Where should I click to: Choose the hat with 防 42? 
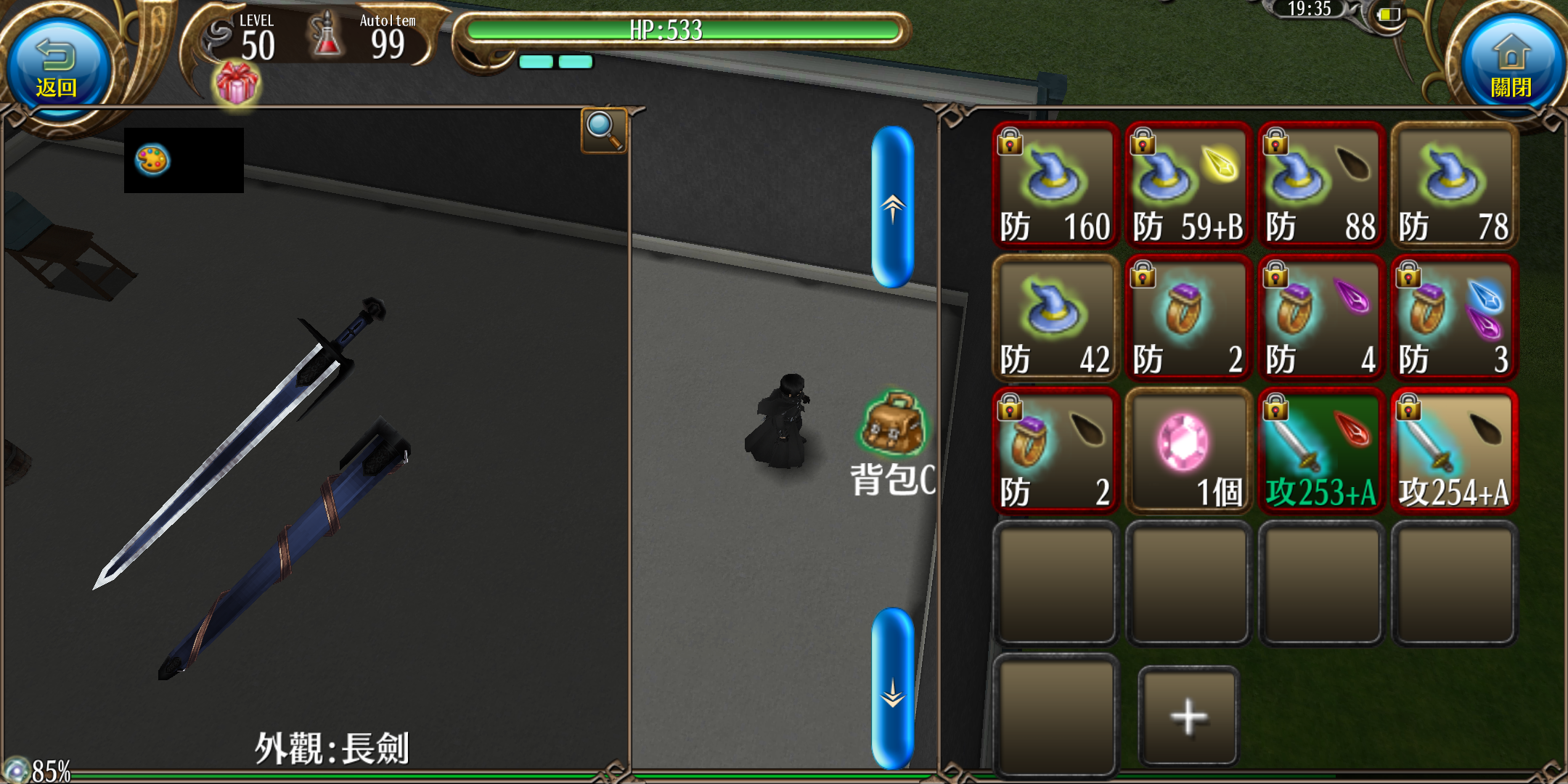pos(1055,318)
